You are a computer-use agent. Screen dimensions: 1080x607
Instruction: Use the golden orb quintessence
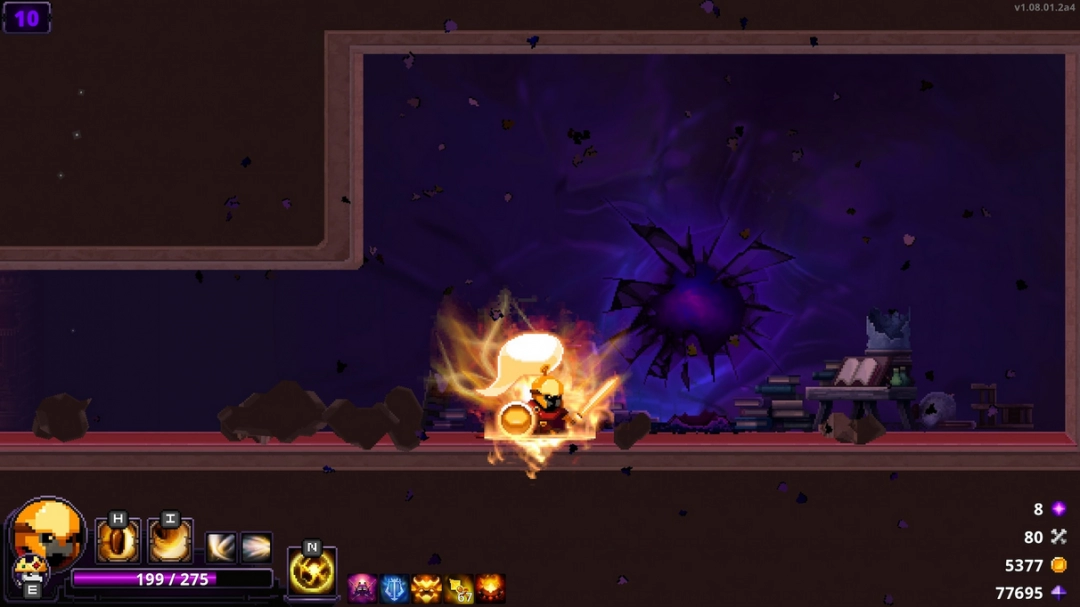click(x=312, y=572)
